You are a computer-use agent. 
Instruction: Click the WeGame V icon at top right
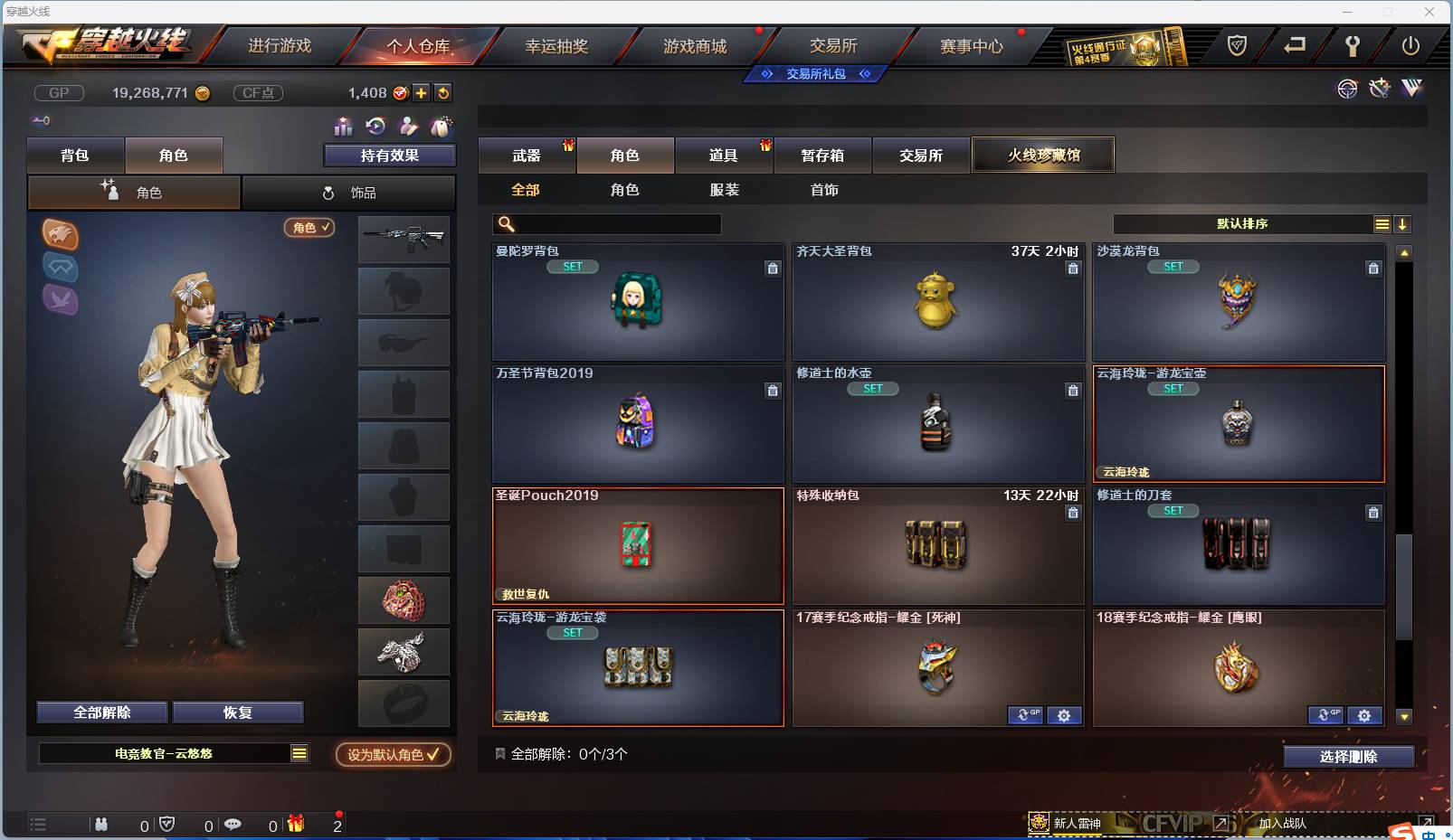click(x=1413, y=89)
